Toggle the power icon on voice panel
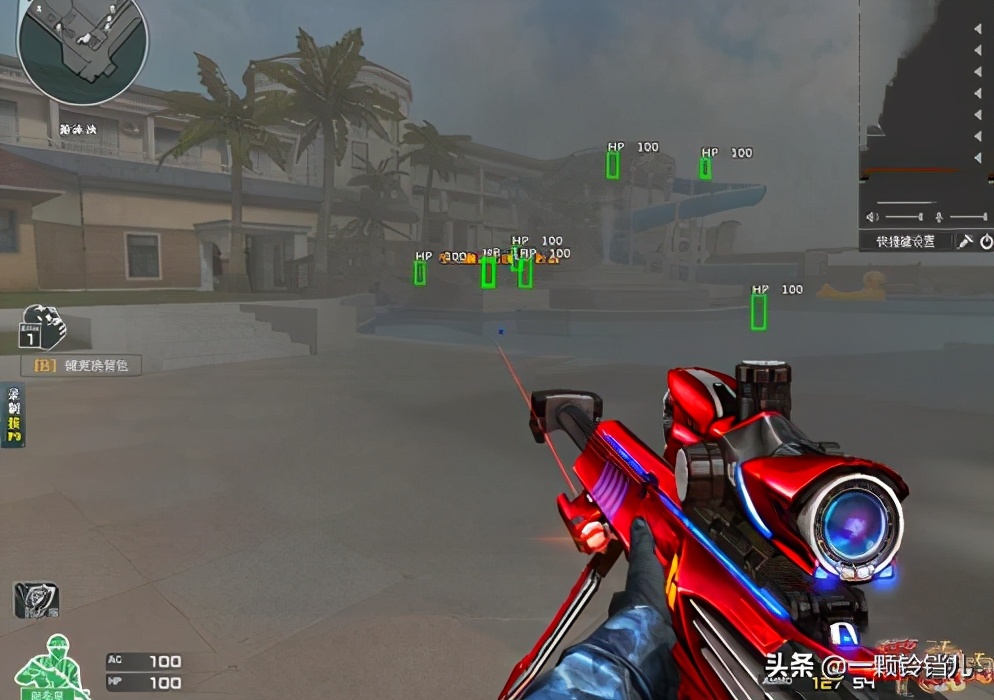The width and height of the screenshot is (994, 700). 985,241
